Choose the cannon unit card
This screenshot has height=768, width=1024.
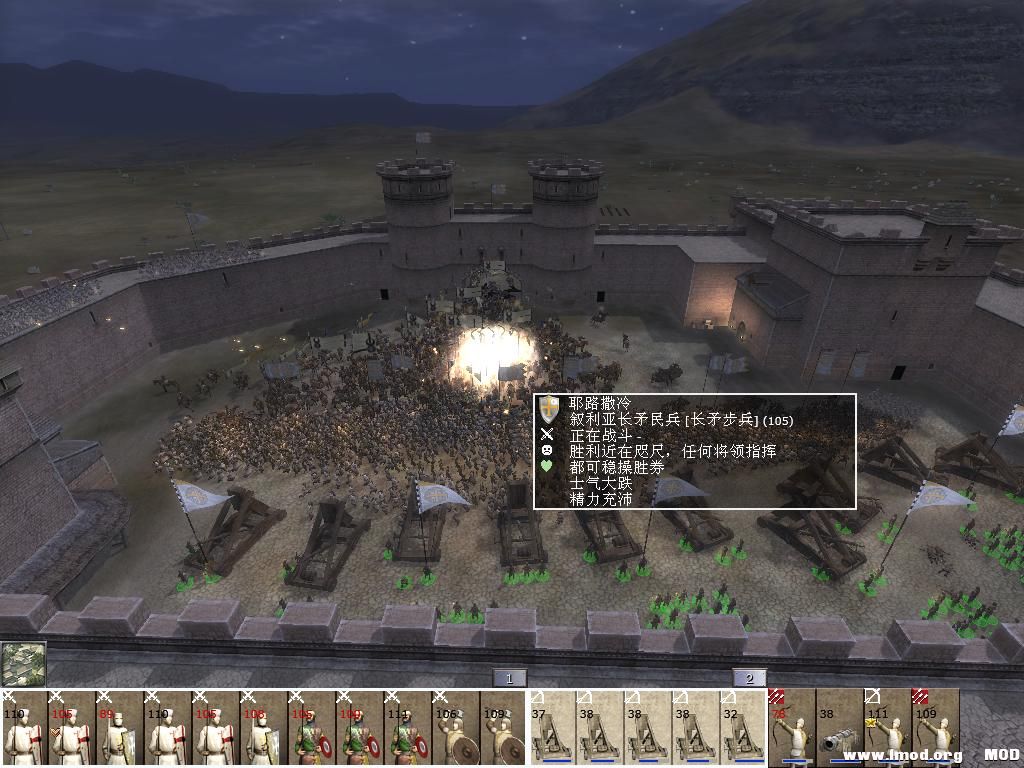[x=839, y=728]
